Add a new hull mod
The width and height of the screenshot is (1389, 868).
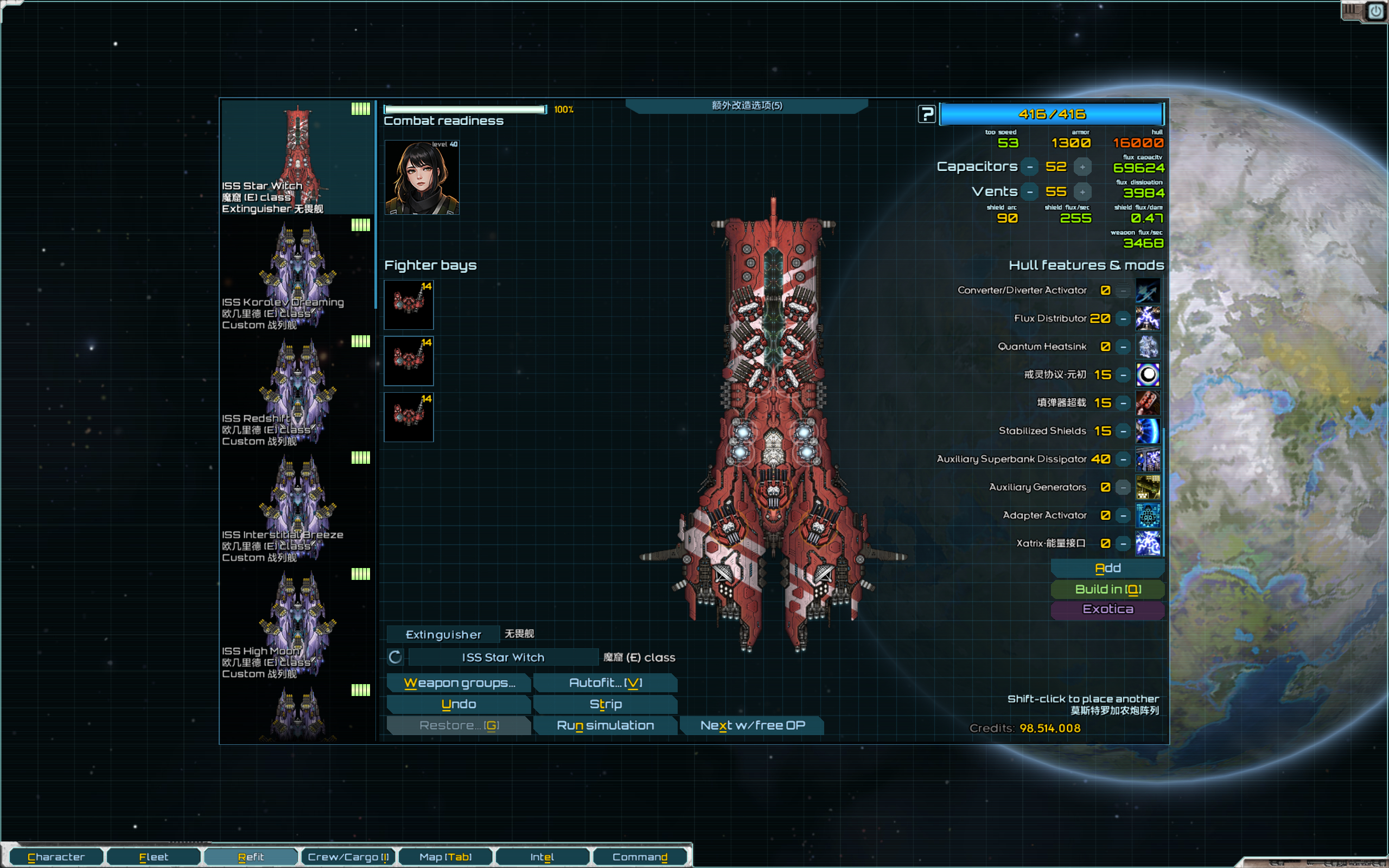1107,568
